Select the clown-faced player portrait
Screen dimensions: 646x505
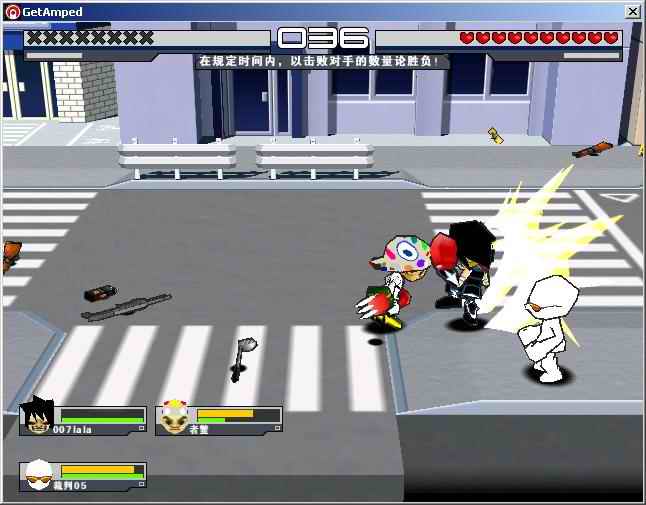point(174,419)
